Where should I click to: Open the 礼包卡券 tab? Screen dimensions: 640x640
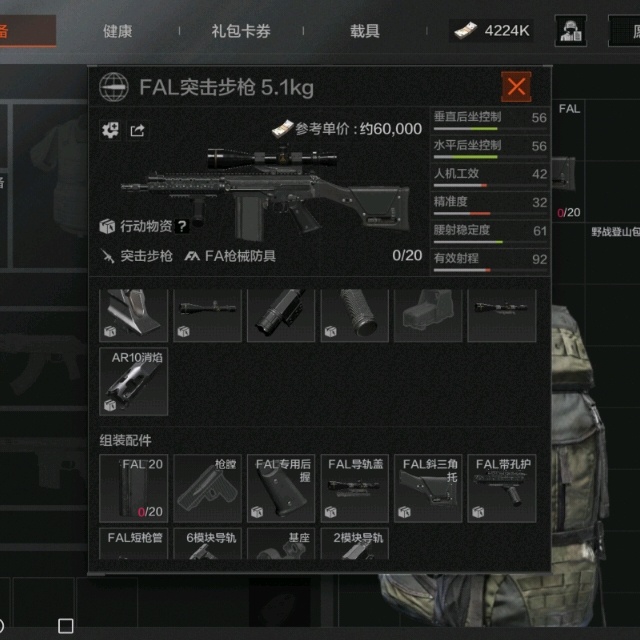241,31
